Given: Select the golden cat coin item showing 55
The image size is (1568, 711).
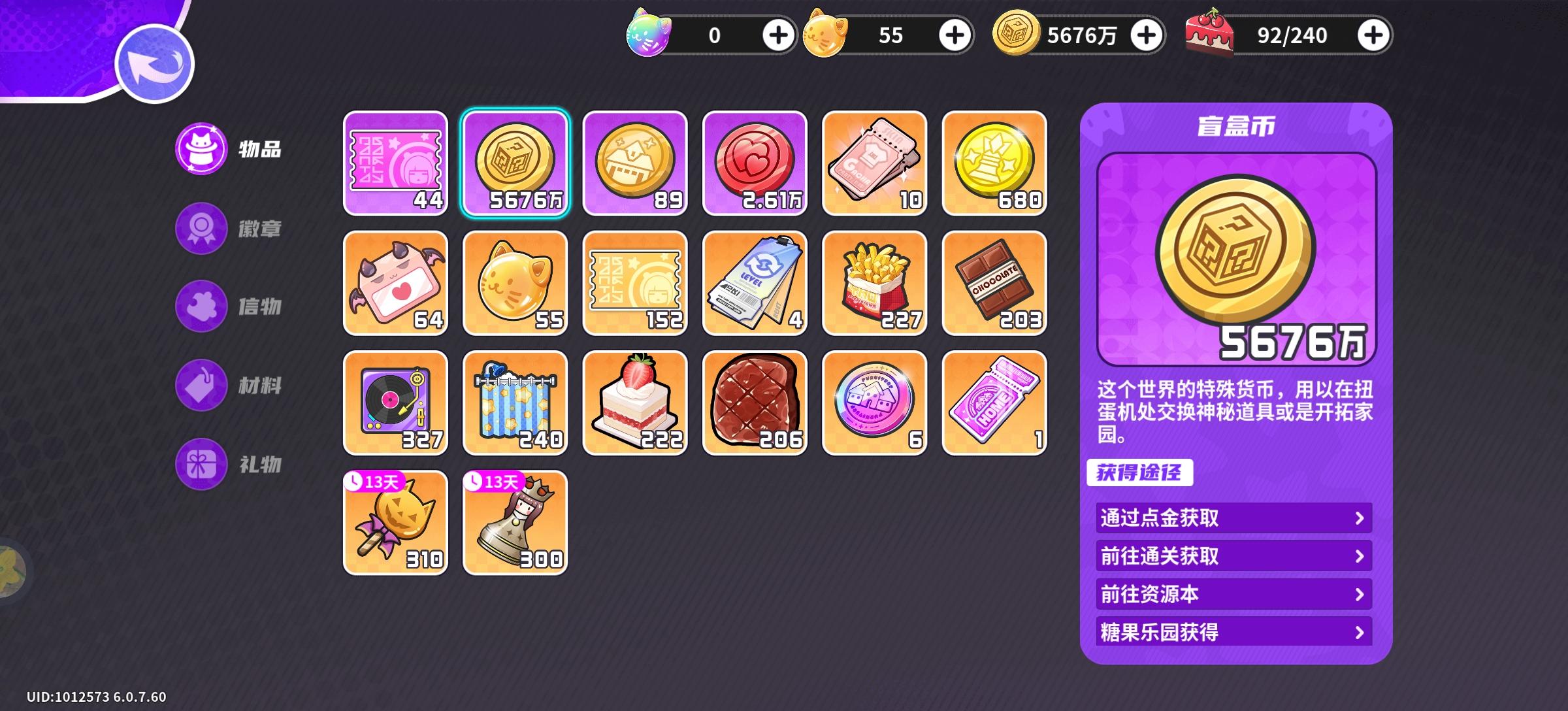Looking at the screenshot, I should point(515,284).
